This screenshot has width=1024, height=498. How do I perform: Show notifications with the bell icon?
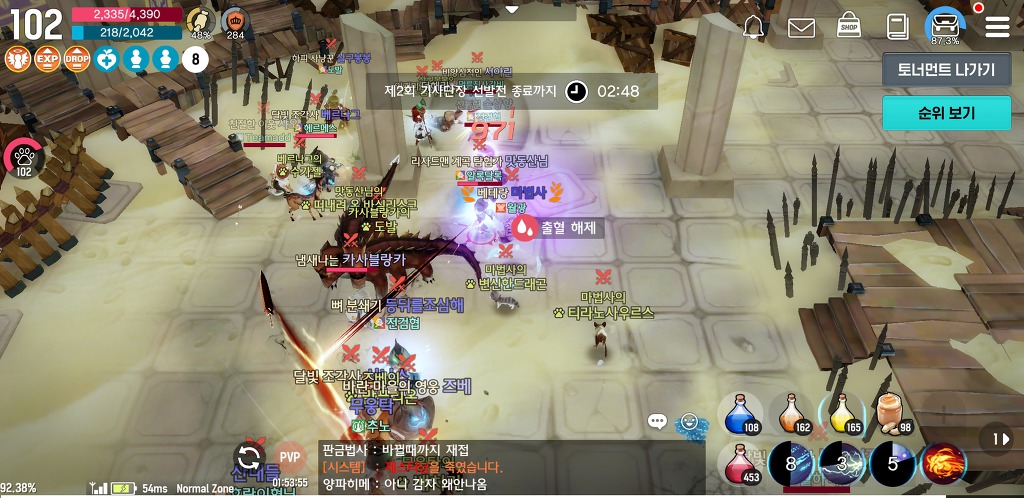tap(754, 27)
